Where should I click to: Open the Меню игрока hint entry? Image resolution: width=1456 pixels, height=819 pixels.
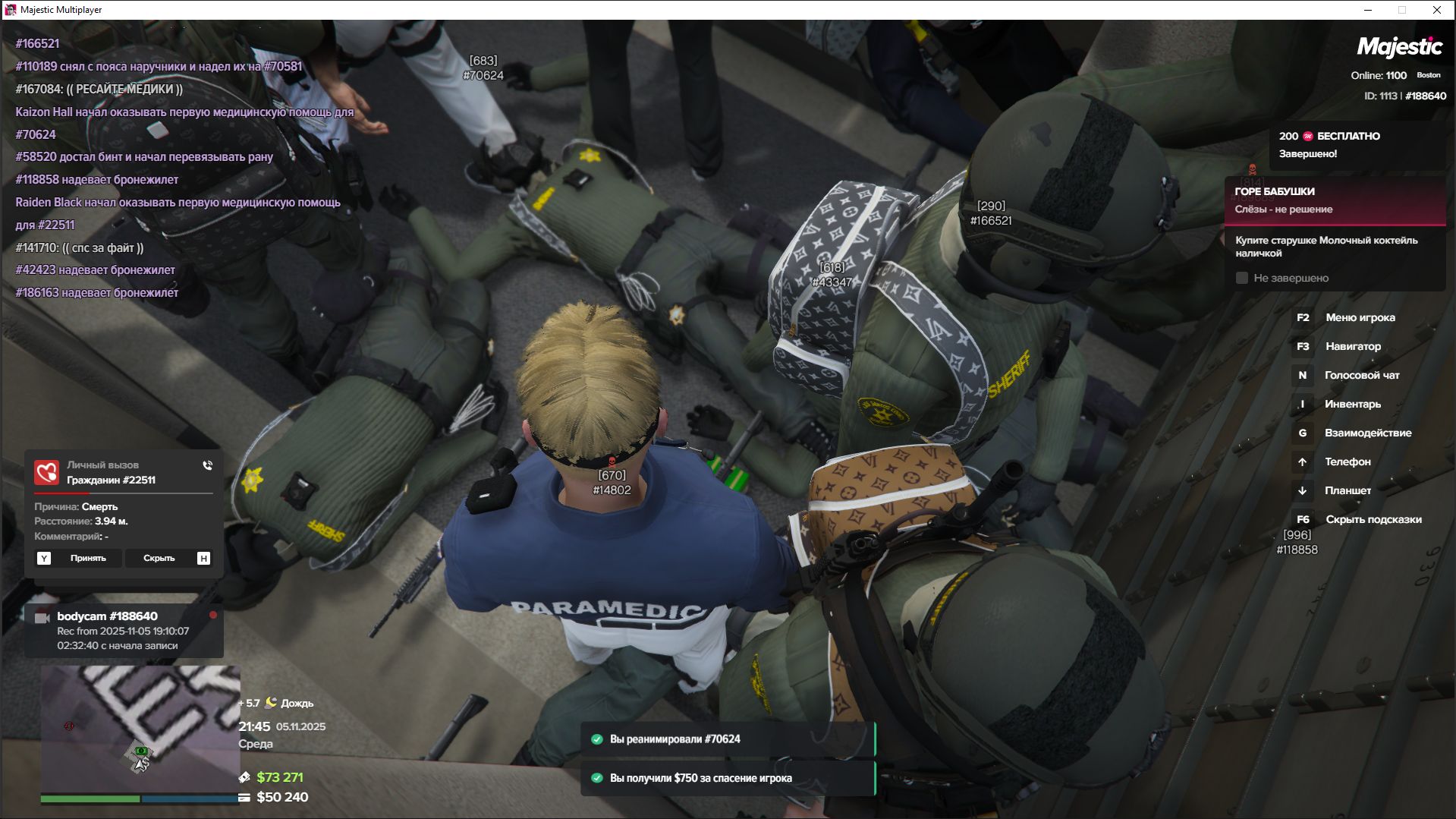(x=1360, y=318)
